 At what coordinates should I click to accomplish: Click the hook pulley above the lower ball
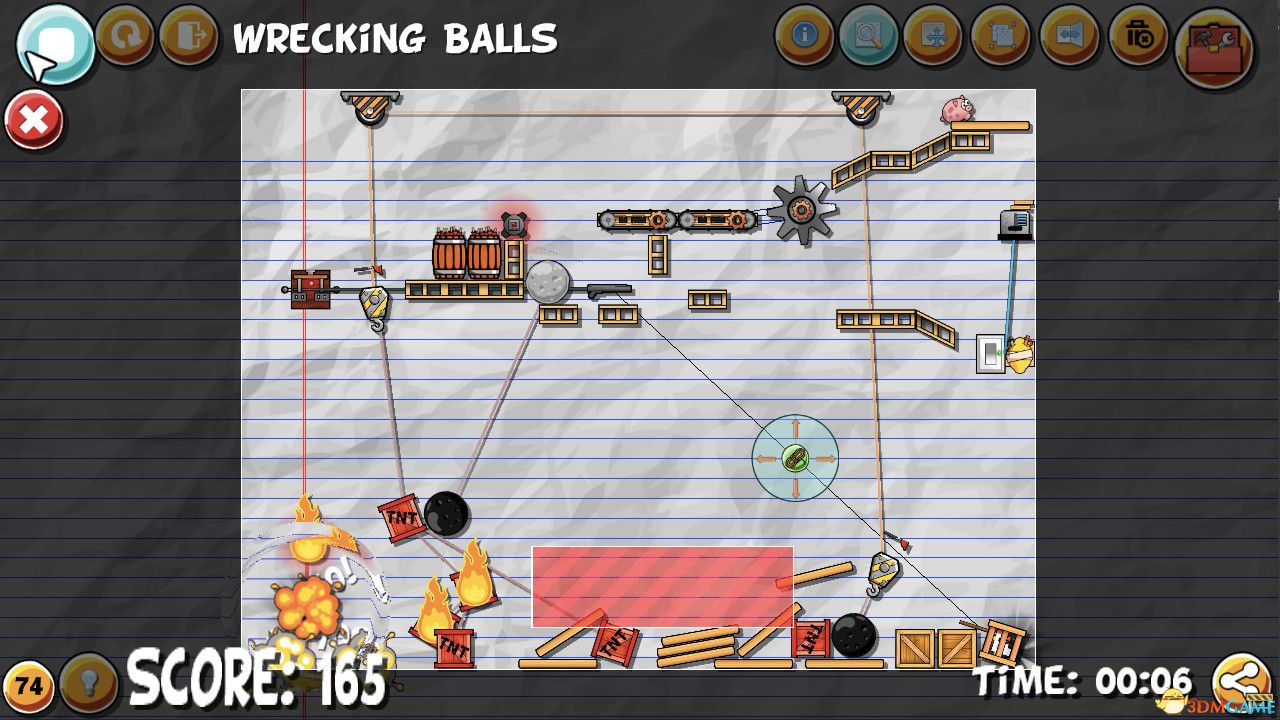[884, 568]
